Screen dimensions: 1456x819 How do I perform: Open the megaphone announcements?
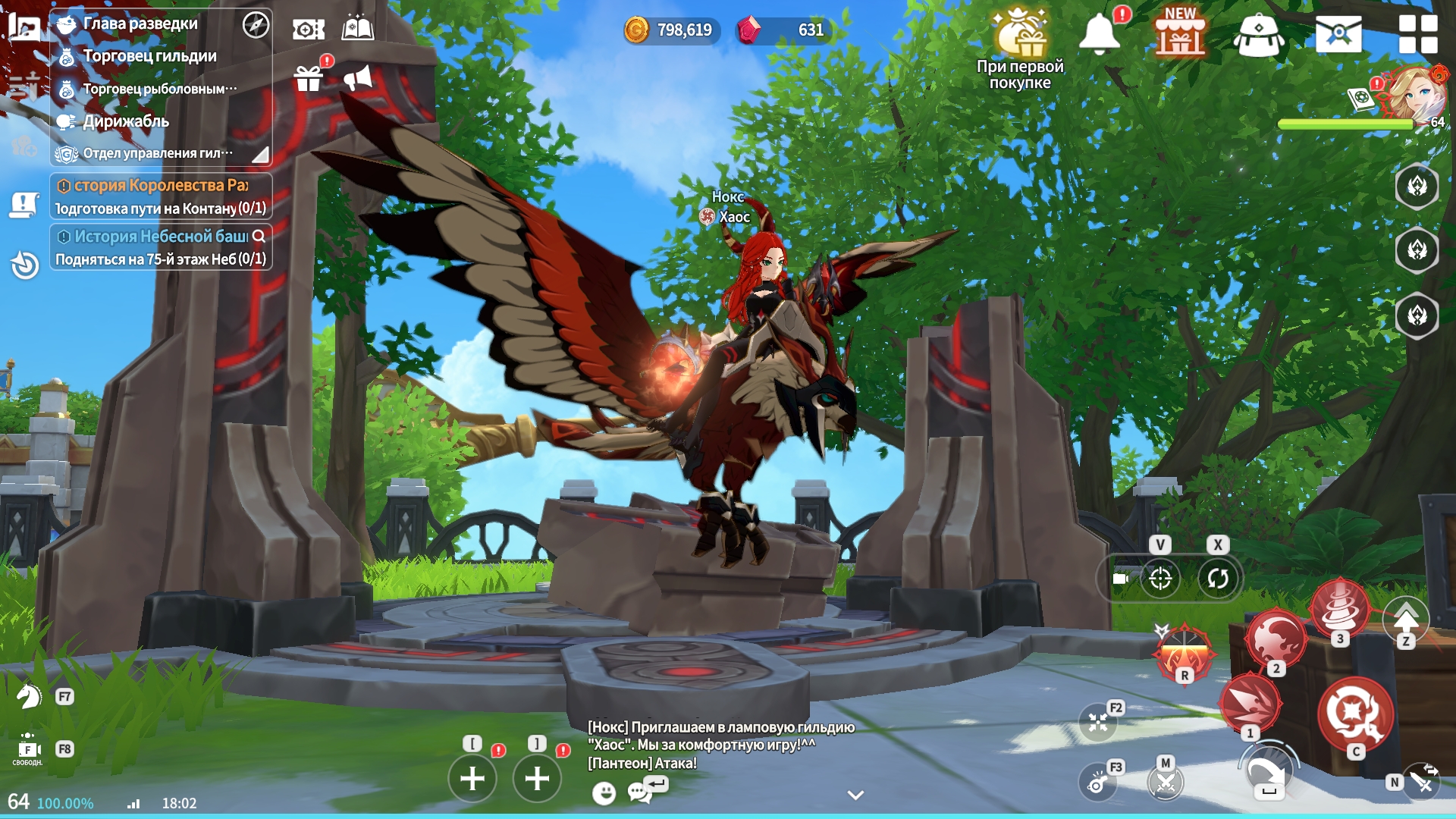click(x=358, y=77)
